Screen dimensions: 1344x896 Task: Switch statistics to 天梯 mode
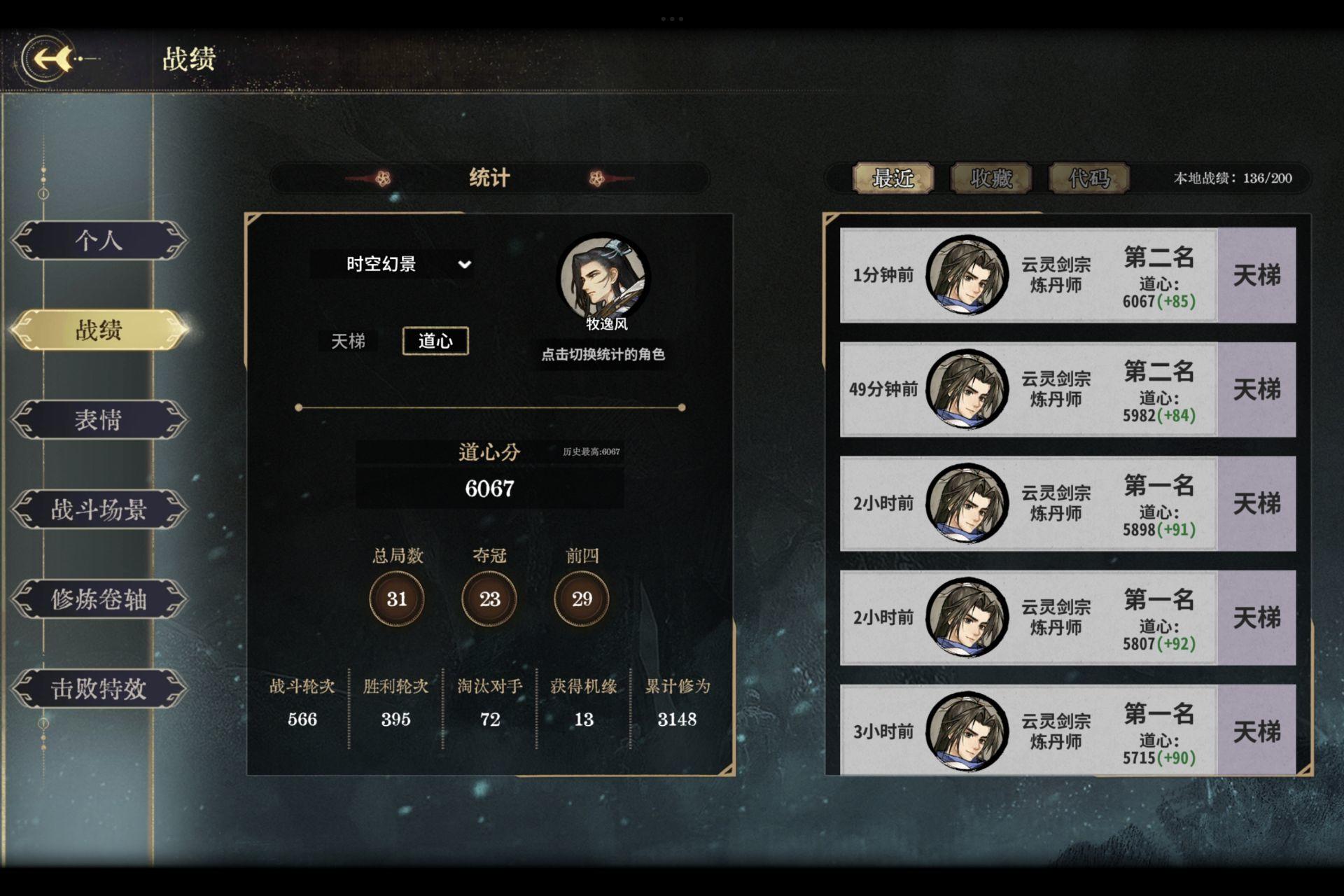click(x=349, y=341)
